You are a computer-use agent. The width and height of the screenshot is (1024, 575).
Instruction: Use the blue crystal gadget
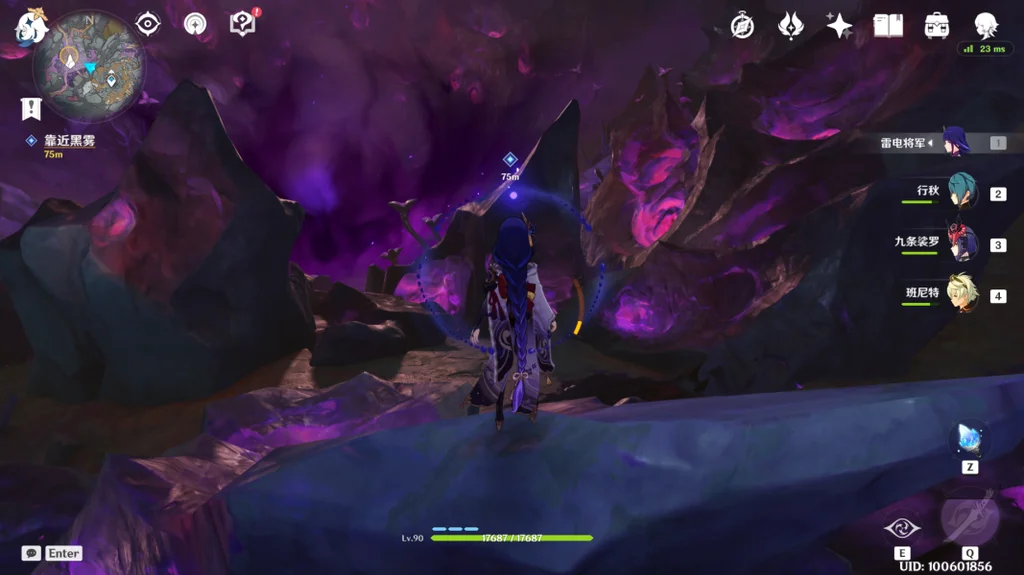coord(969,437)
